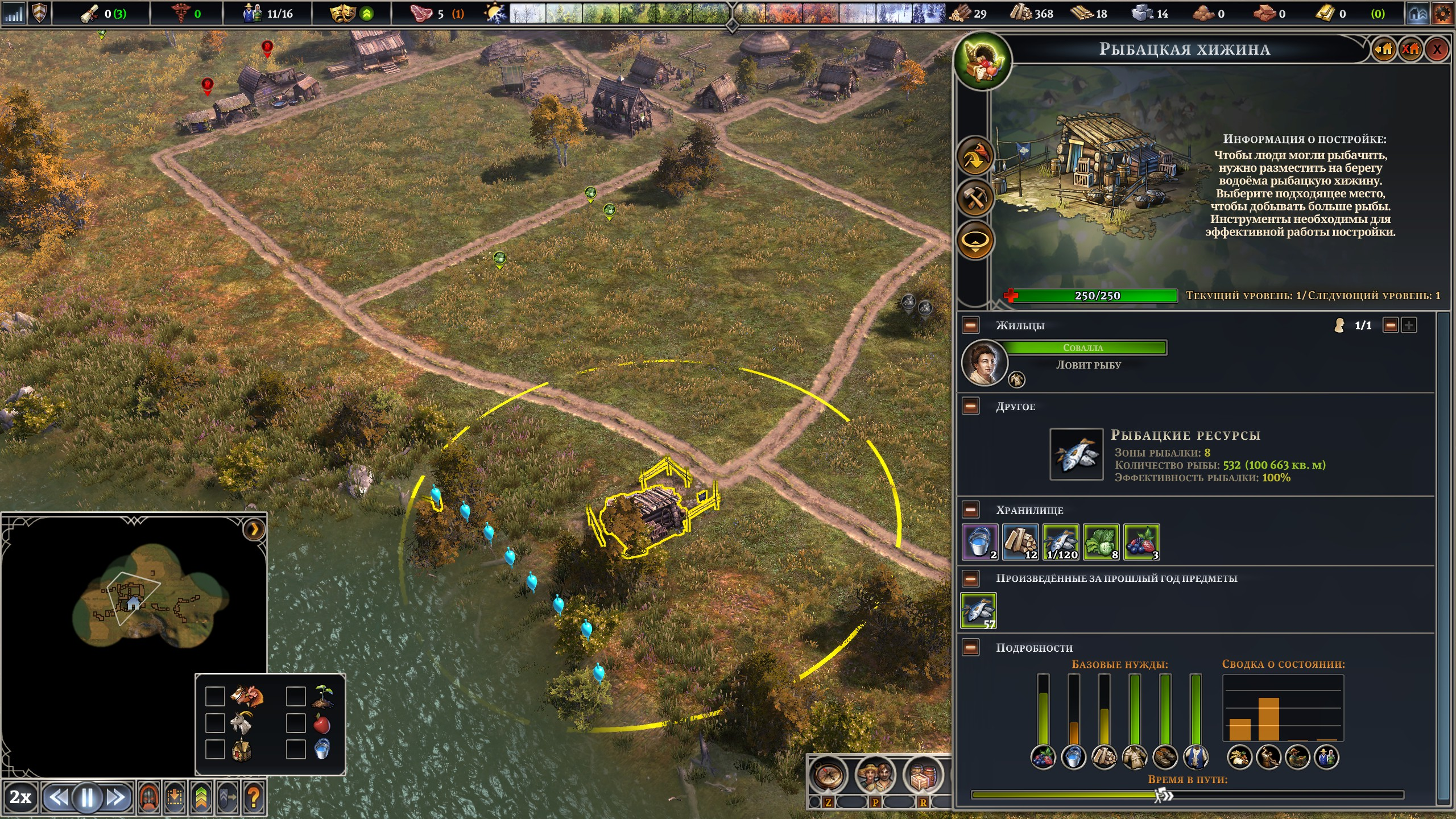The image size is (1456, 819).
Task: Speed up the game with fast-forward arrows
Action: (x=116, y=798)
